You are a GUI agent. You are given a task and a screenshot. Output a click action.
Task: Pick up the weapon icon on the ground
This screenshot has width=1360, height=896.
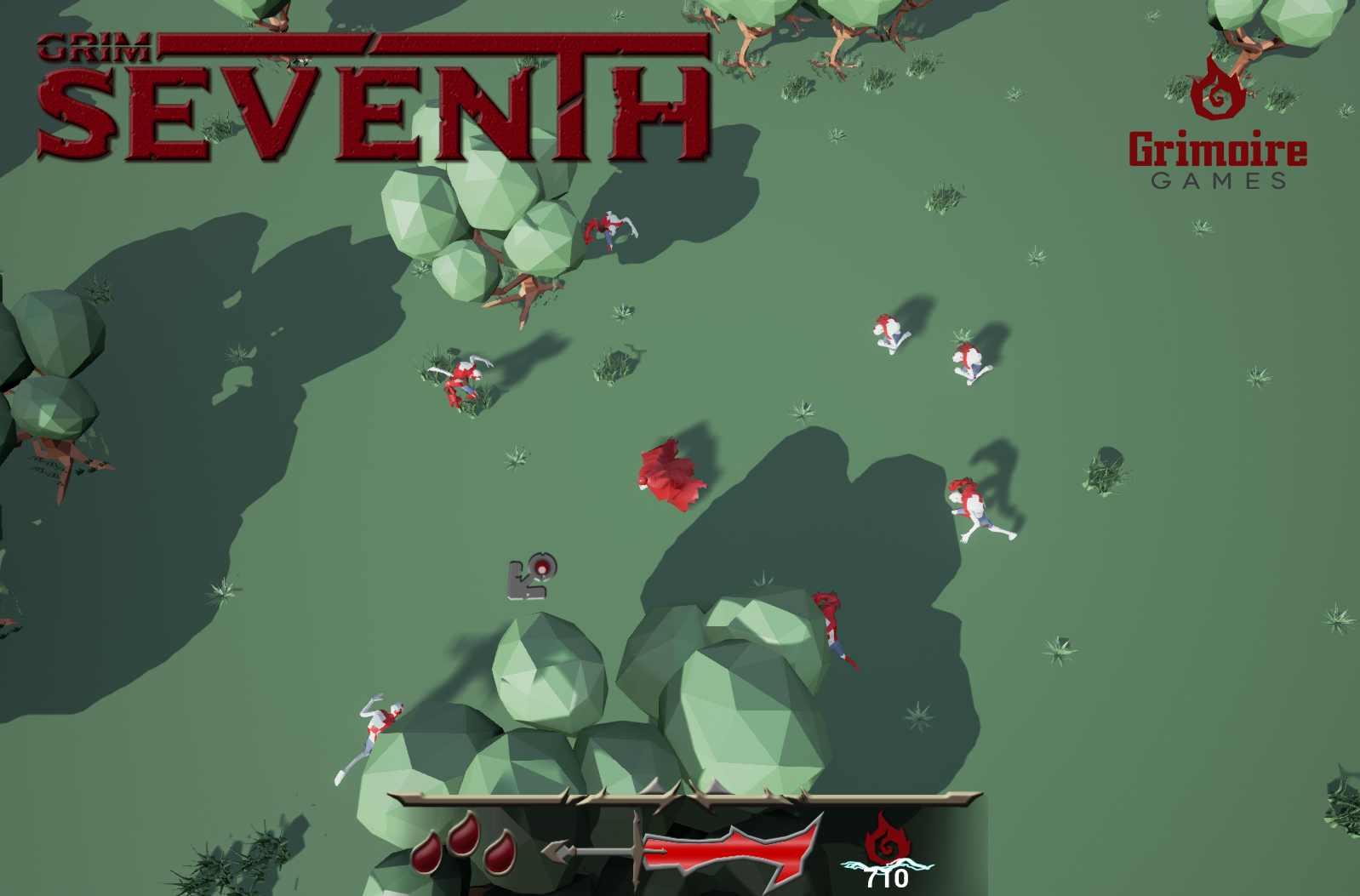tap(532, 579)
